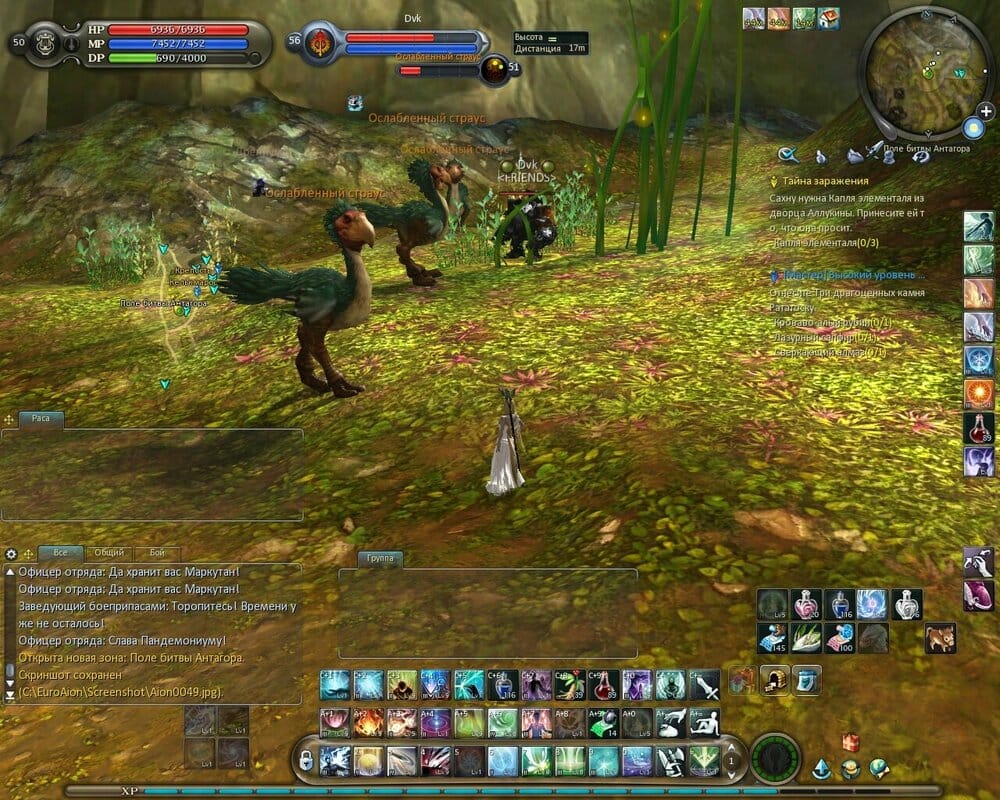Summon the brown pet icon

tap(940, 637)
